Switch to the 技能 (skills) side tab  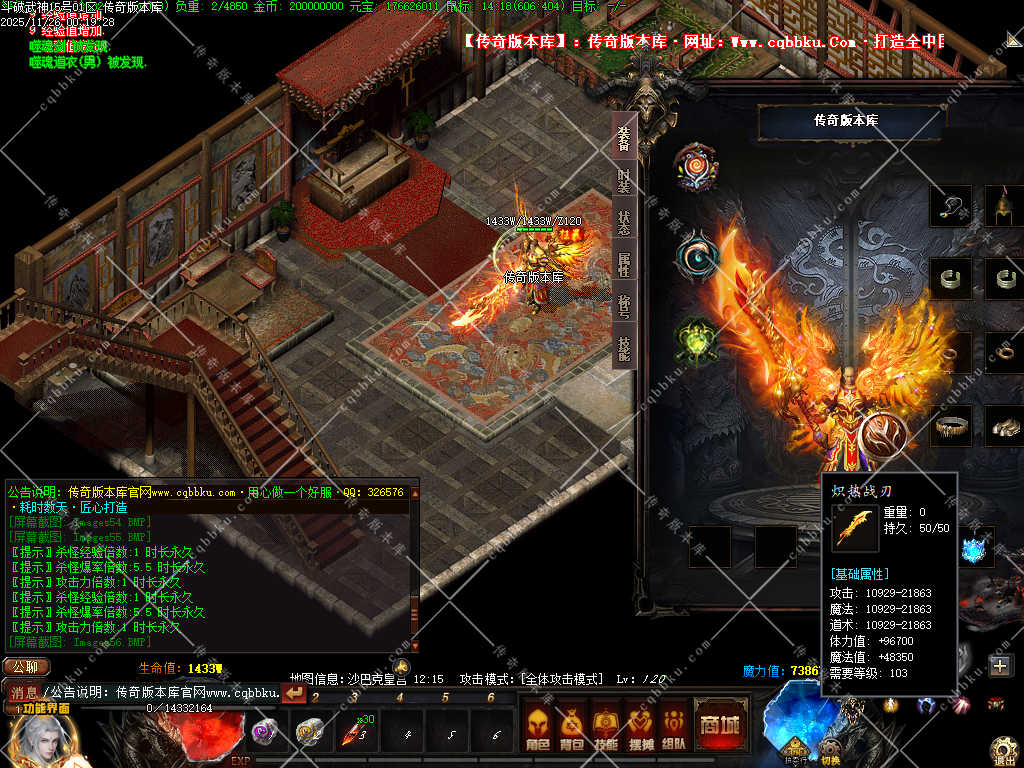click(624, 349)
